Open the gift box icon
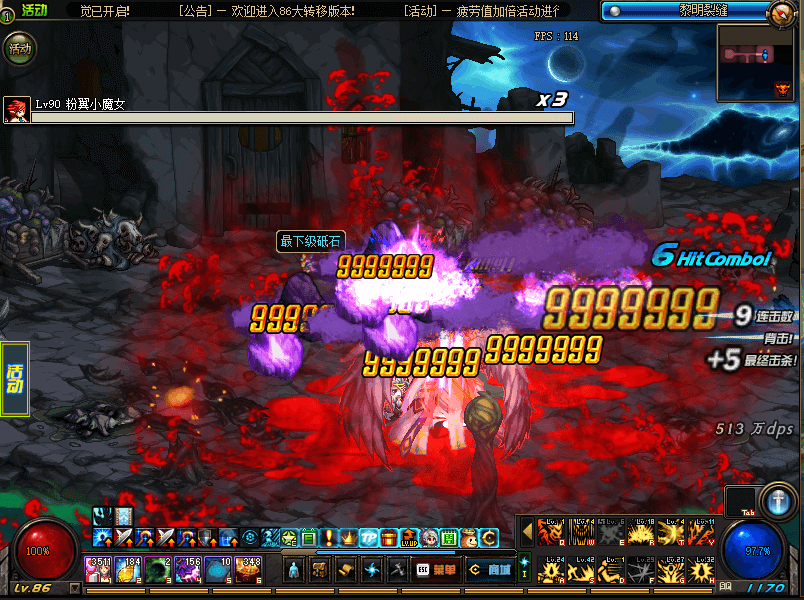The image size is (804, 600). tap(388, 538)
